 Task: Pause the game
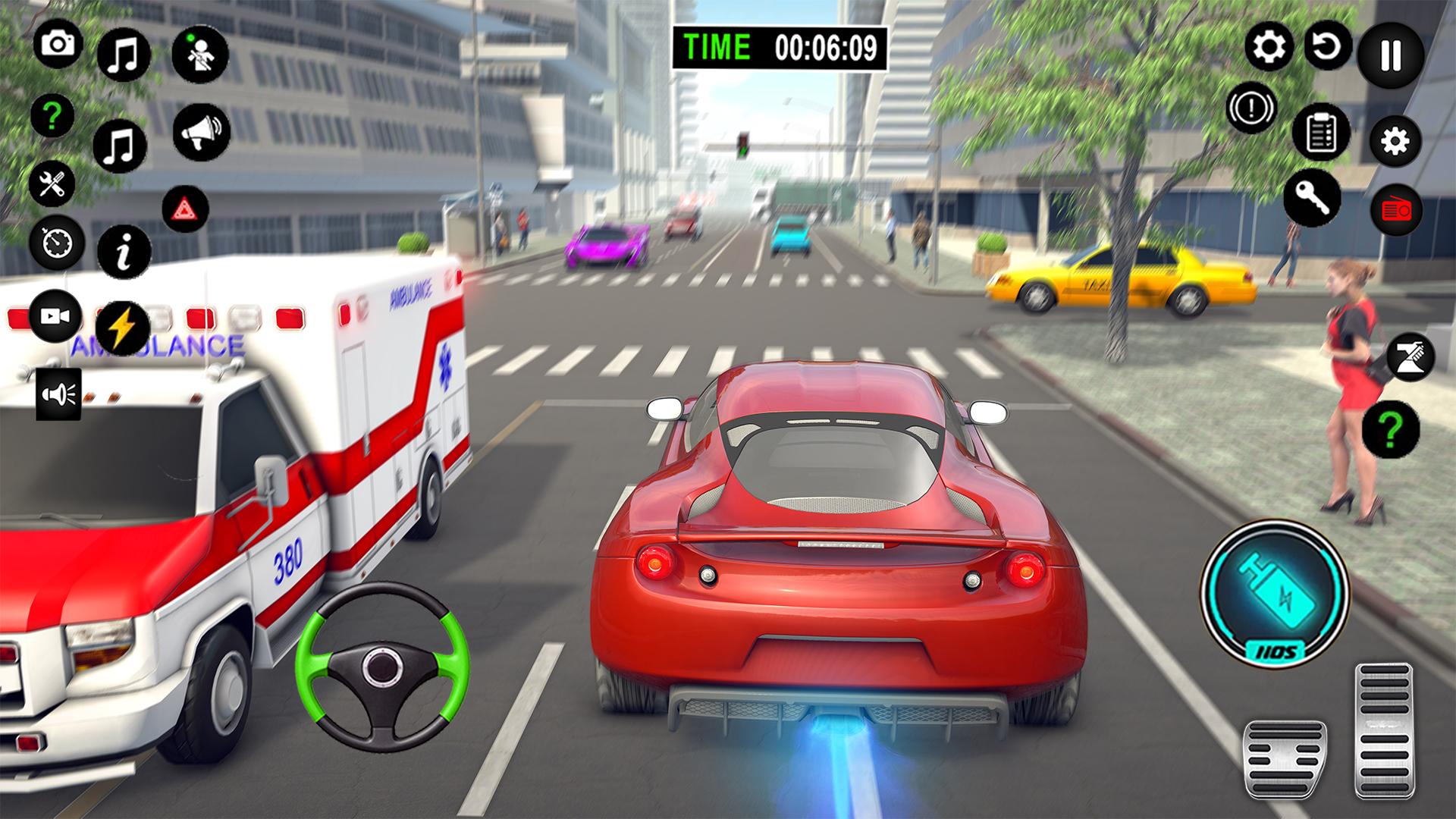coord(1390,55)
